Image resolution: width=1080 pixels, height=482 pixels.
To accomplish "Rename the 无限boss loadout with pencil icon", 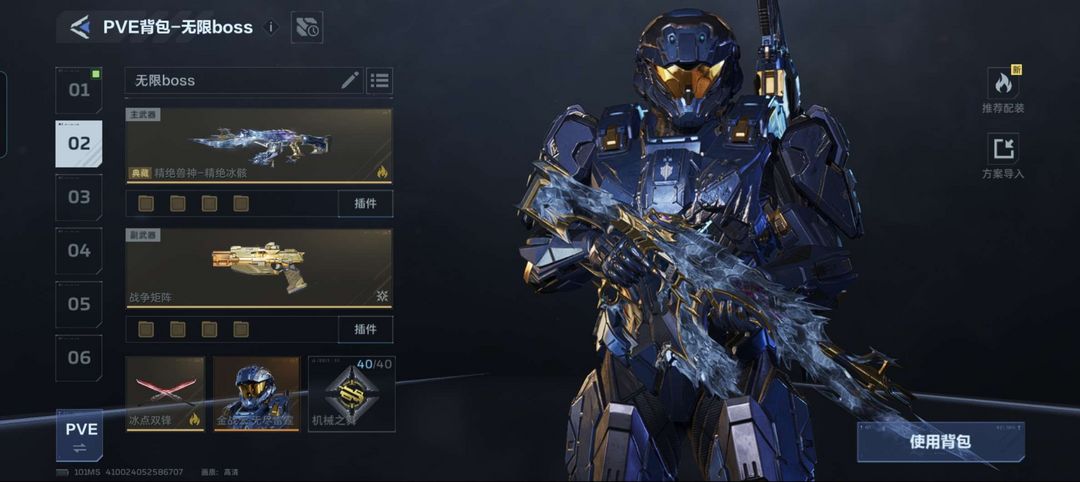I will [x=350, y=80].
